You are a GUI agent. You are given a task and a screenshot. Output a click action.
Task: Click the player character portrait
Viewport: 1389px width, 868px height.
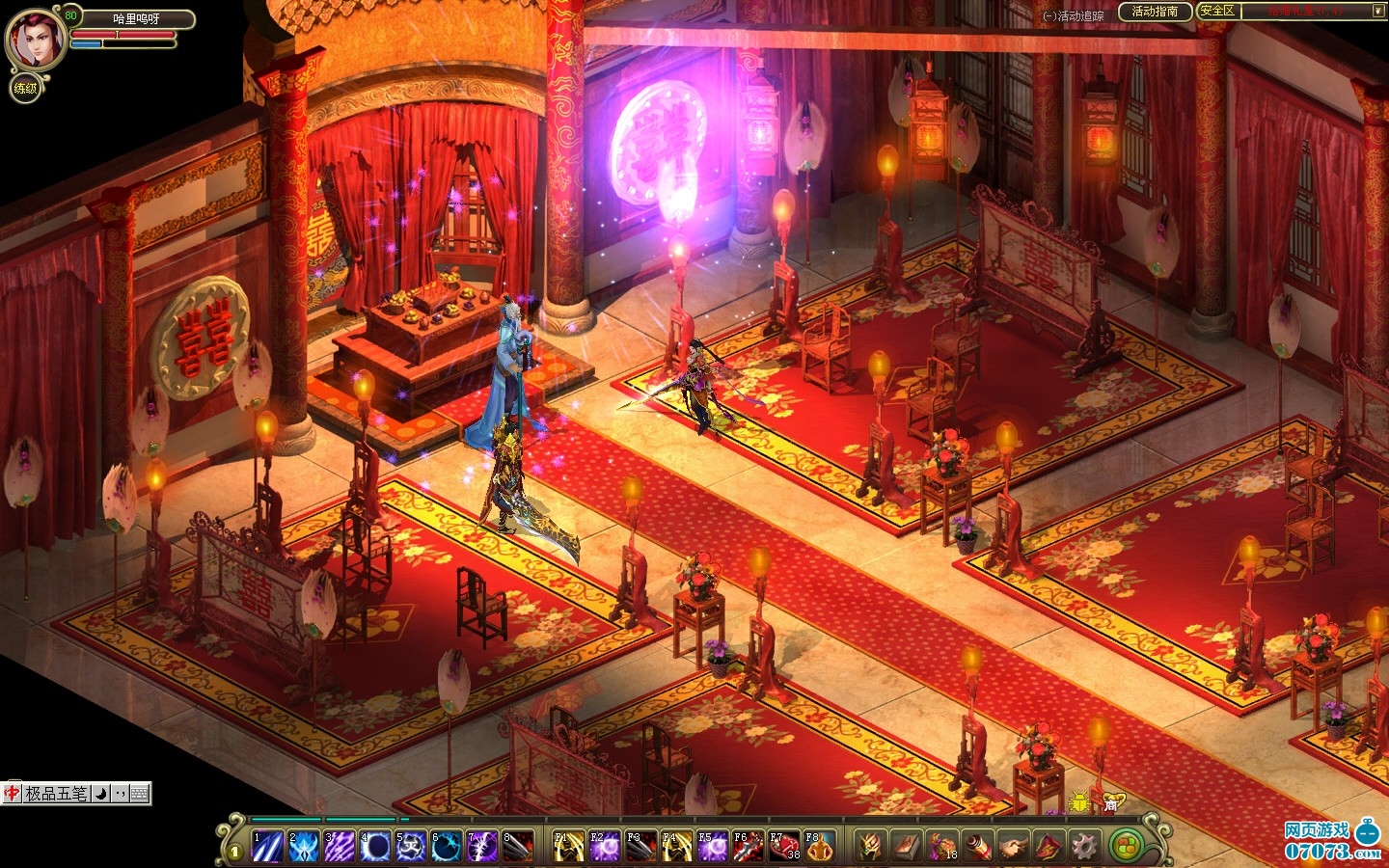pos(36,40)
